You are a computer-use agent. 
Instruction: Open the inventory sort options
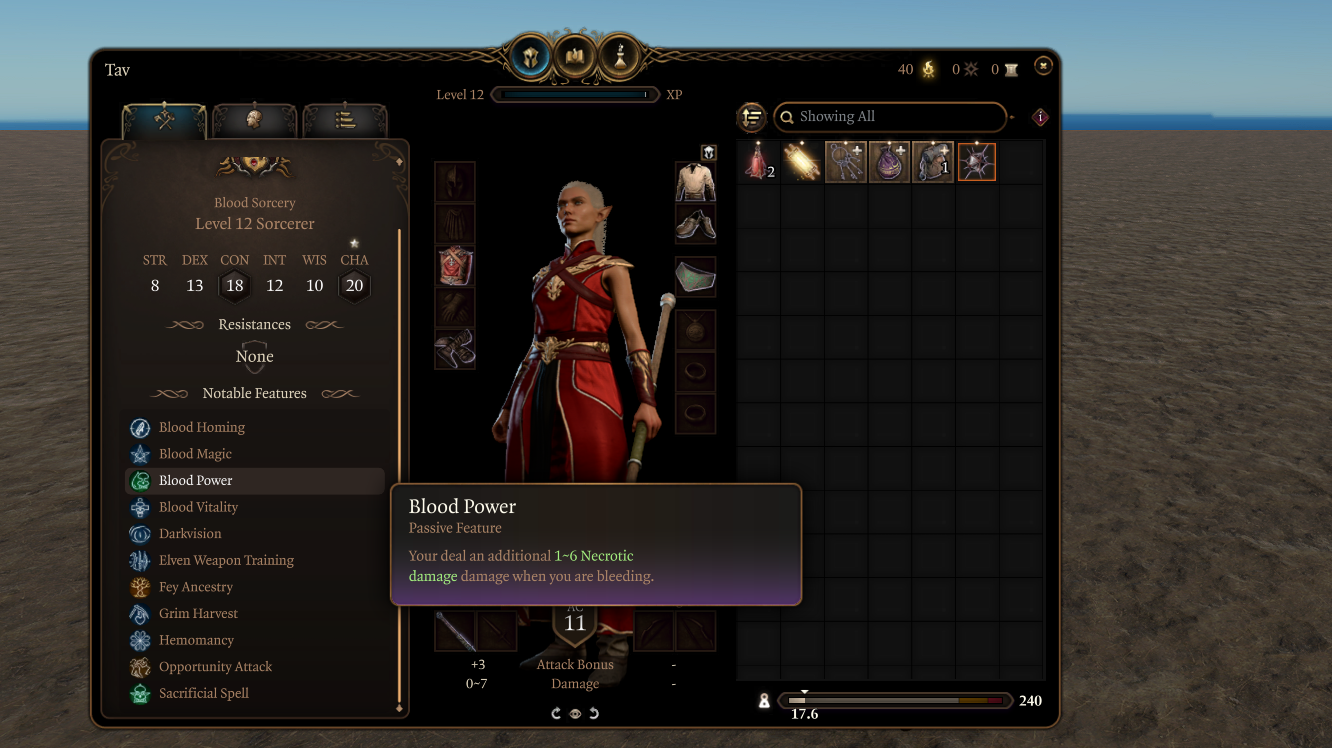(752, 117)
